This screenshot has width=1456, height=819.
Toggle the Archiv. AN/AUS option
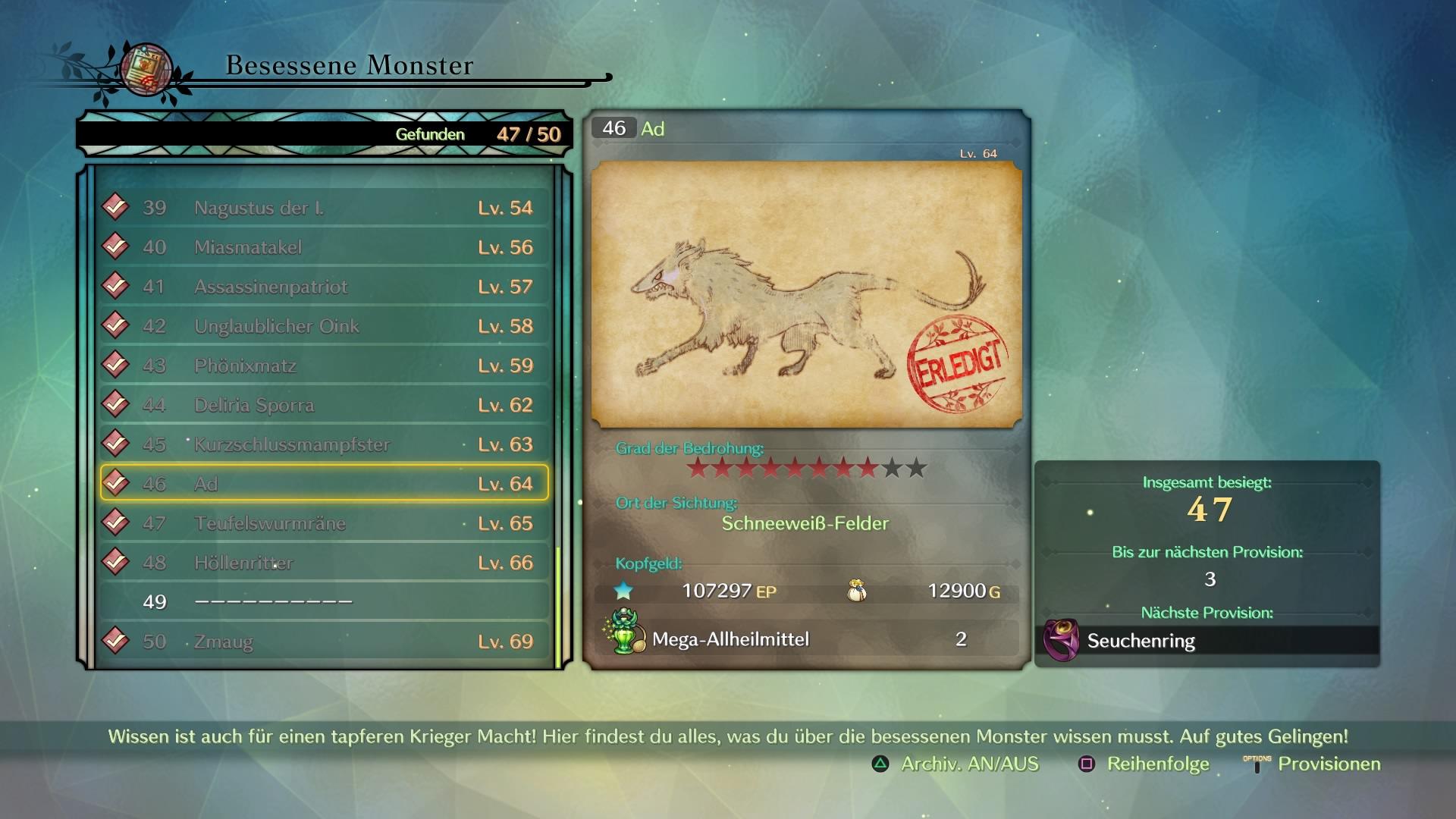tap(956, 764)
